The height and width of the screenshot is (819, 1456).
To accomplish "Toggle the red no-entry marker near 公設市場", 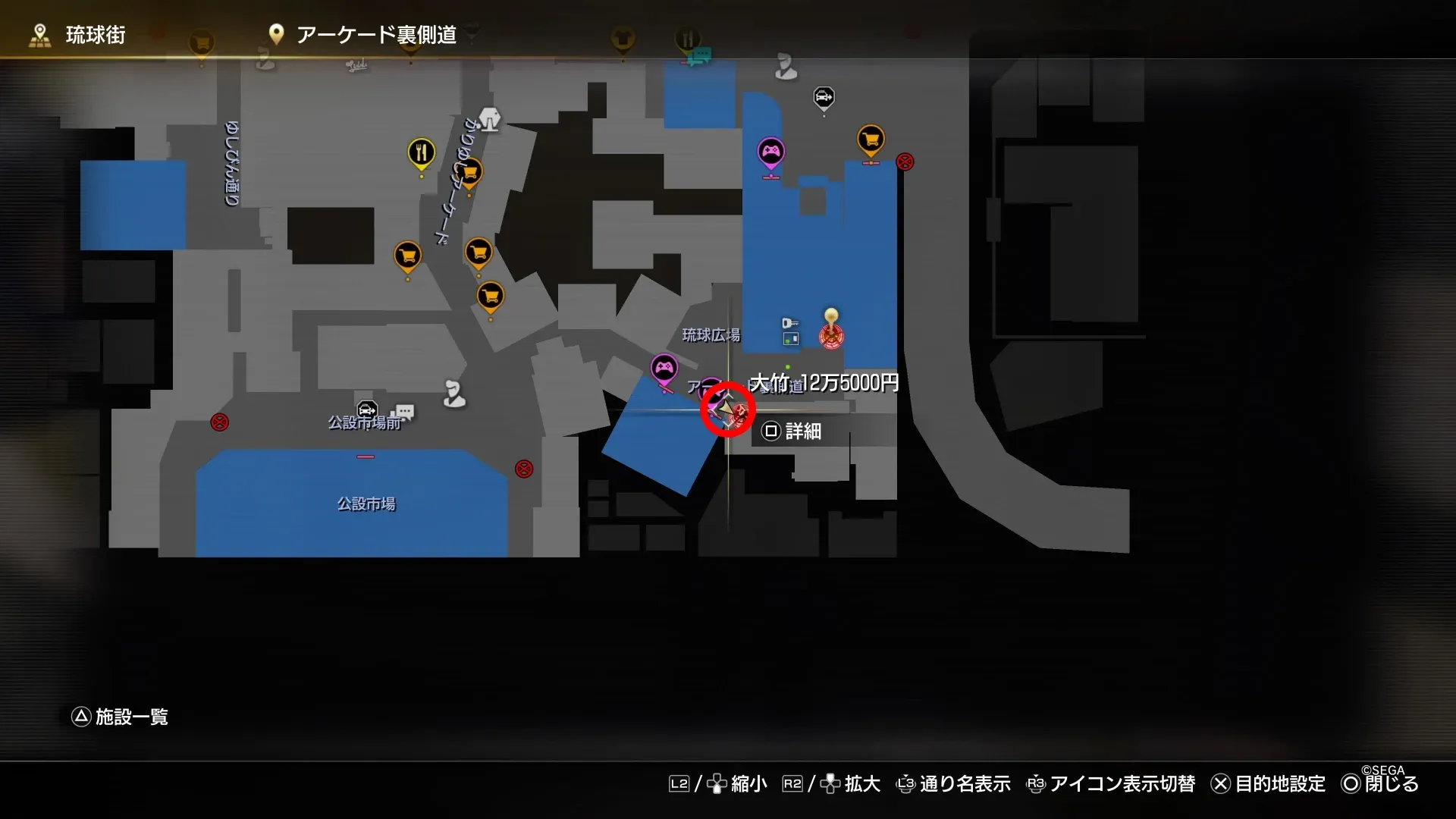I will pos(523,468).
